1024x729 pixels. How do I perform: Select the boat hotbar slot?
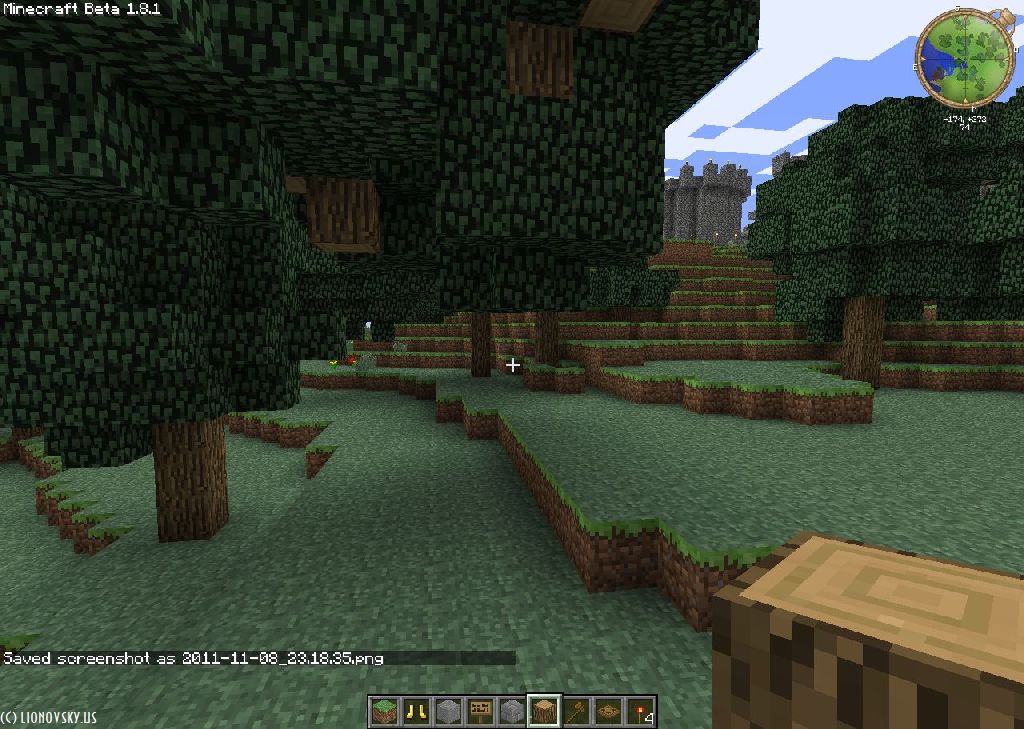point(608,712)
